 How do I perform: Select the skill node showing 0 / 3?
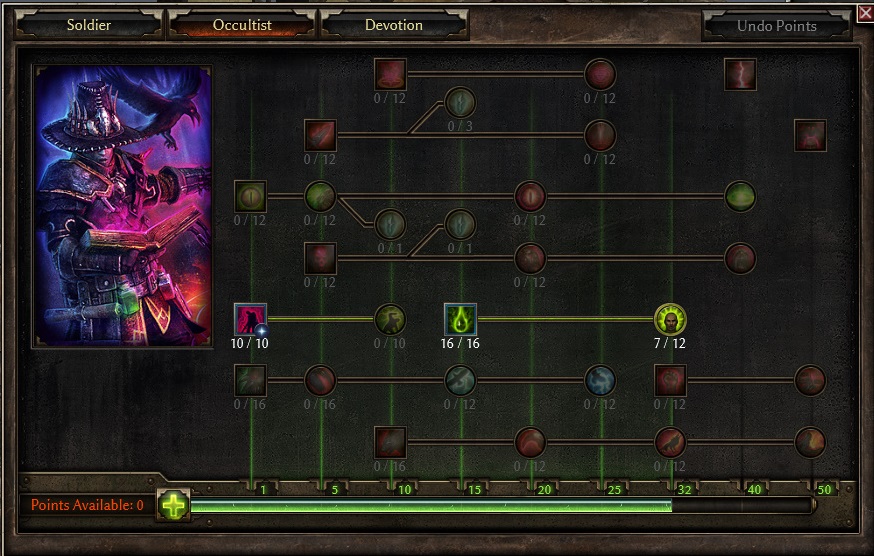tap(460, 102)
